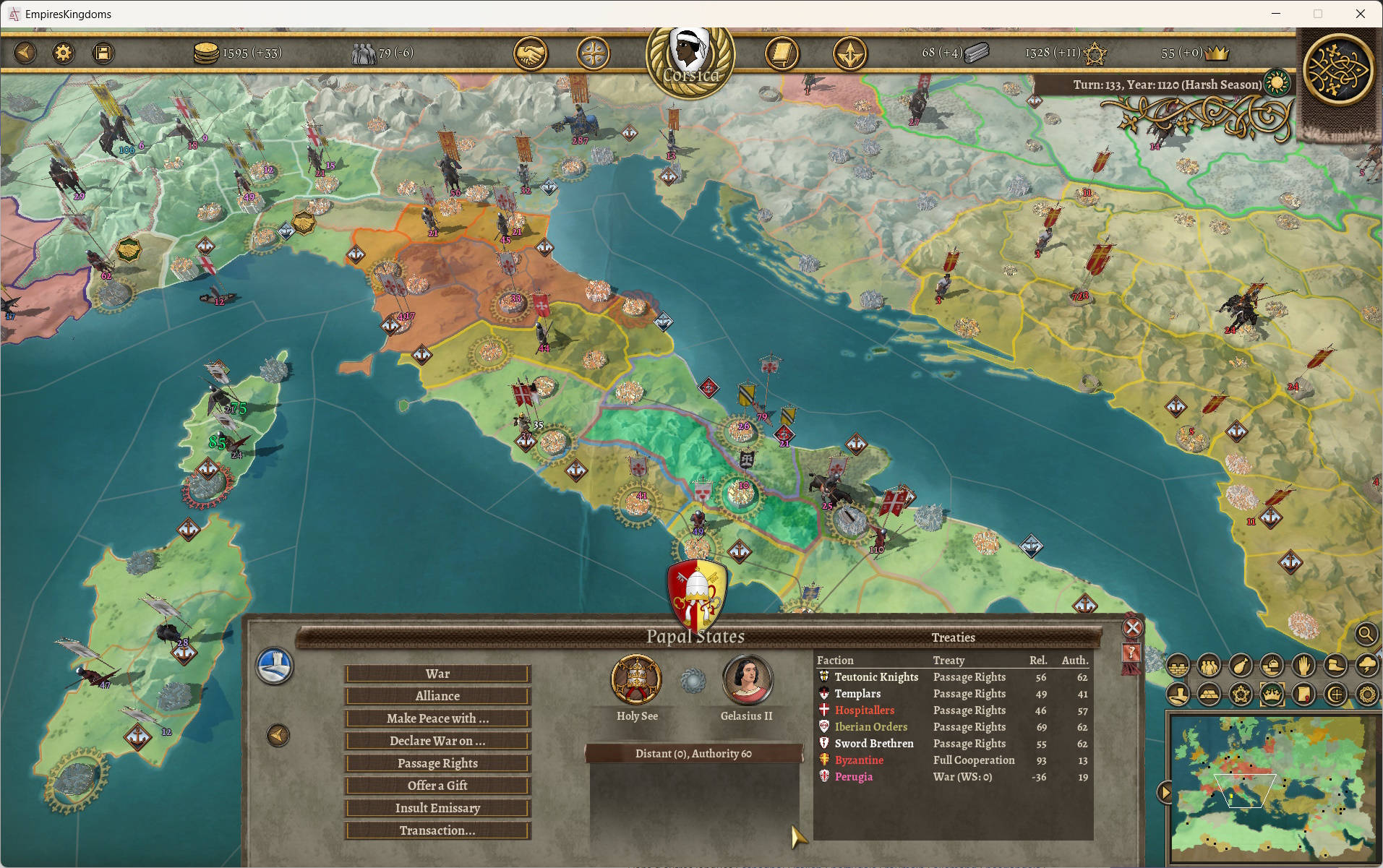This screenshot has height=868, width=1383.
Task: Toggle the scroll treaties map overlay
Action: [1305, 695]
